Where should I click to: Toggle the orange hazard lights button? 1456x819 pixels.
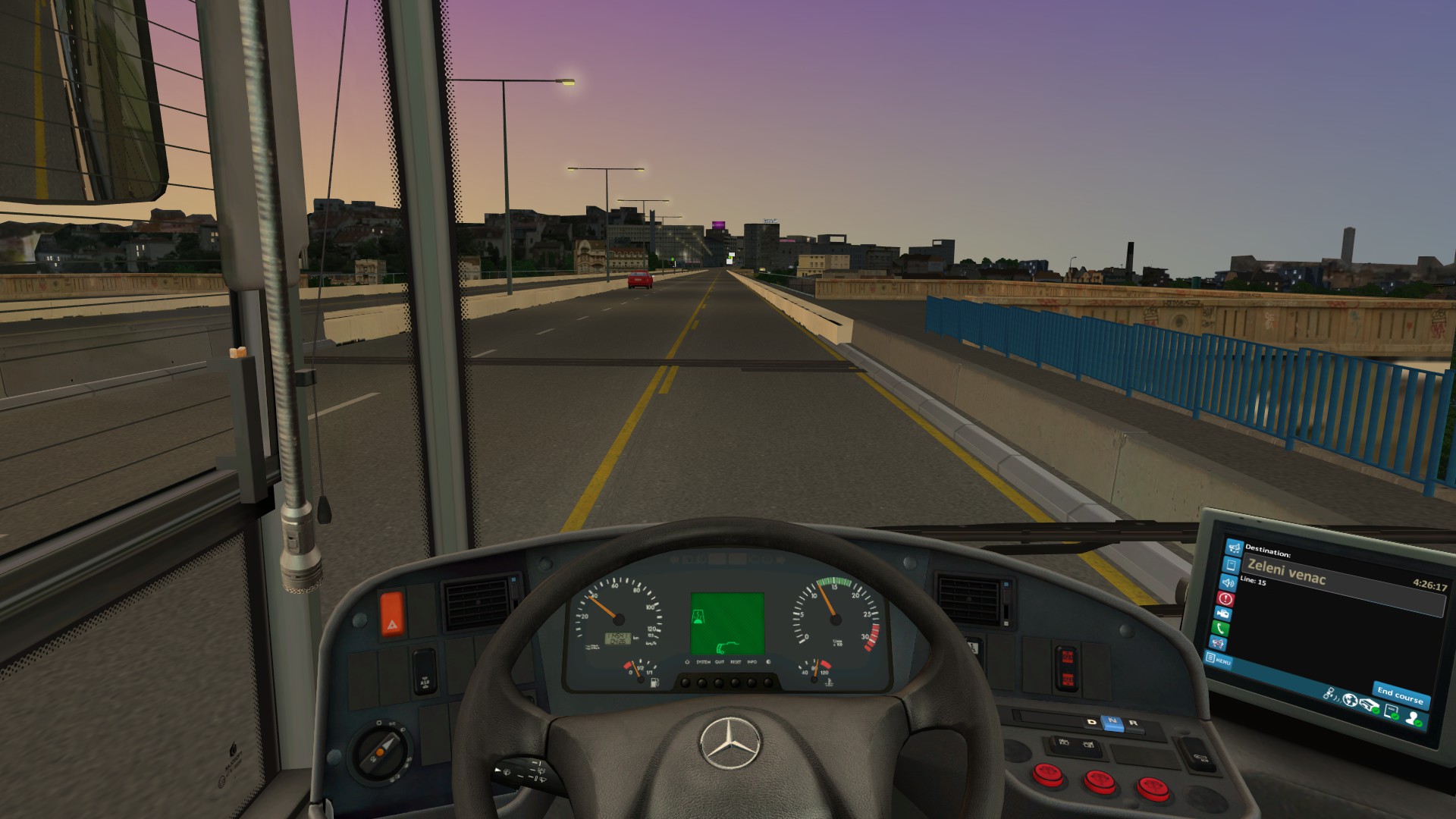[392, 614]
